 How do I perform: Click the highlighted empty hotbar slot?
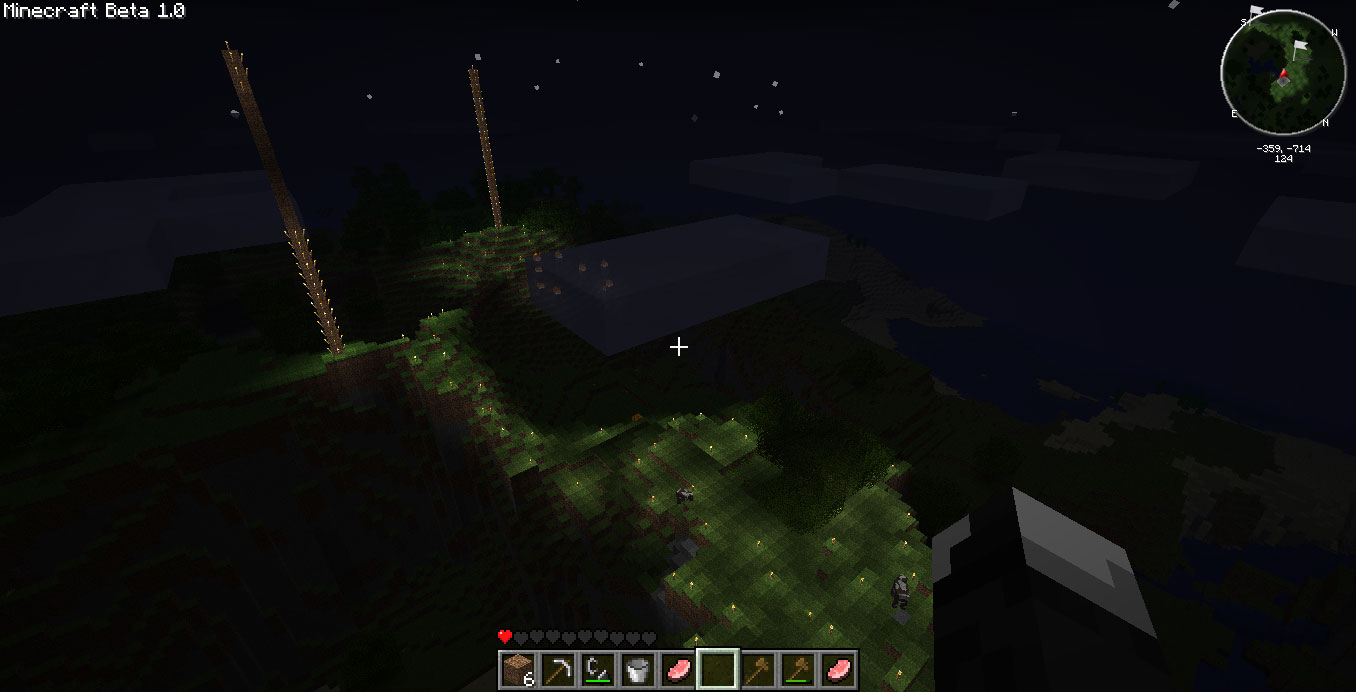pos(718,669)
